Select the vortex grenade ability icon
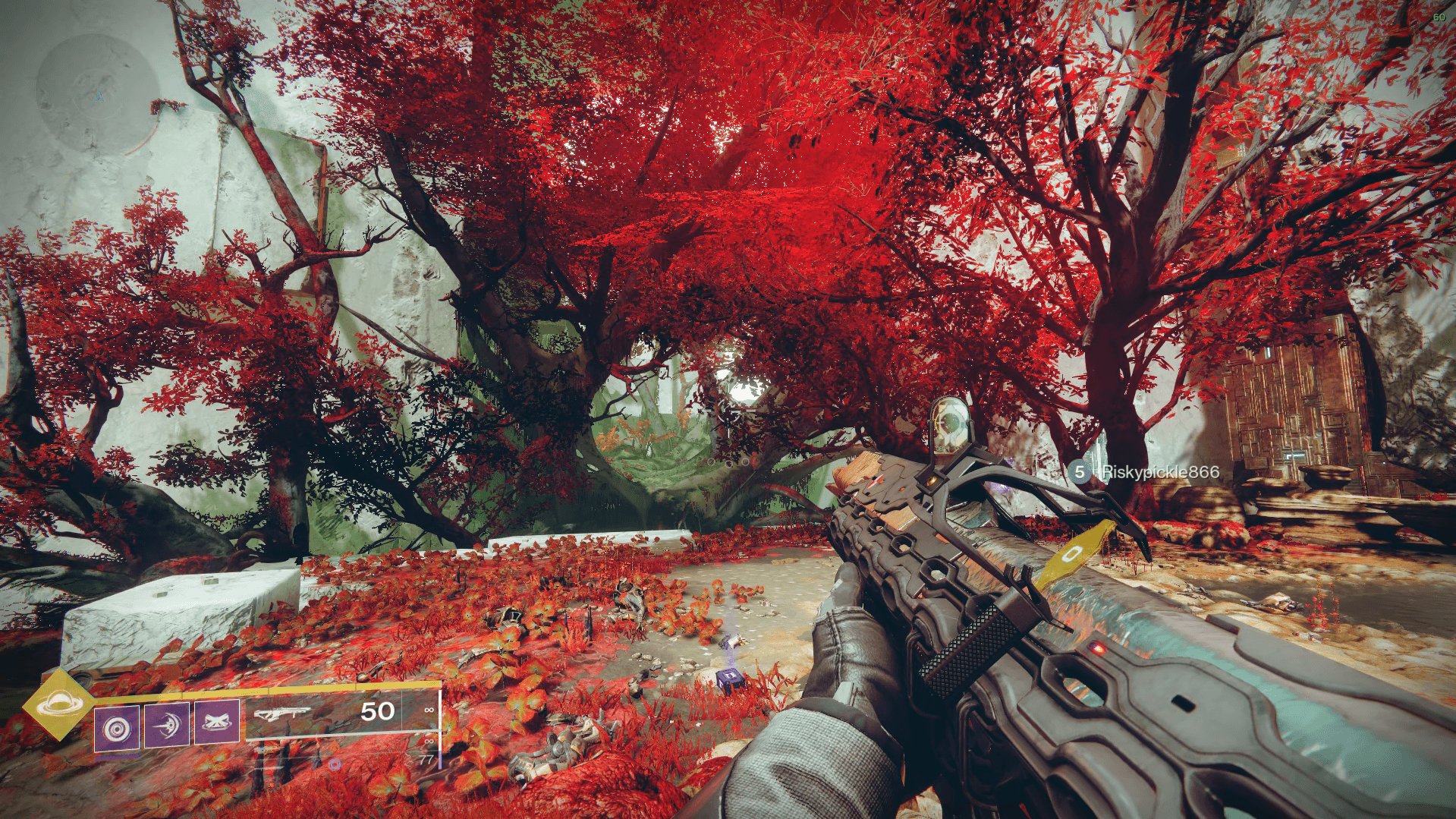The height and width of the screenshot is (819, 1456). pyautogui.click(x=117, y=728)
